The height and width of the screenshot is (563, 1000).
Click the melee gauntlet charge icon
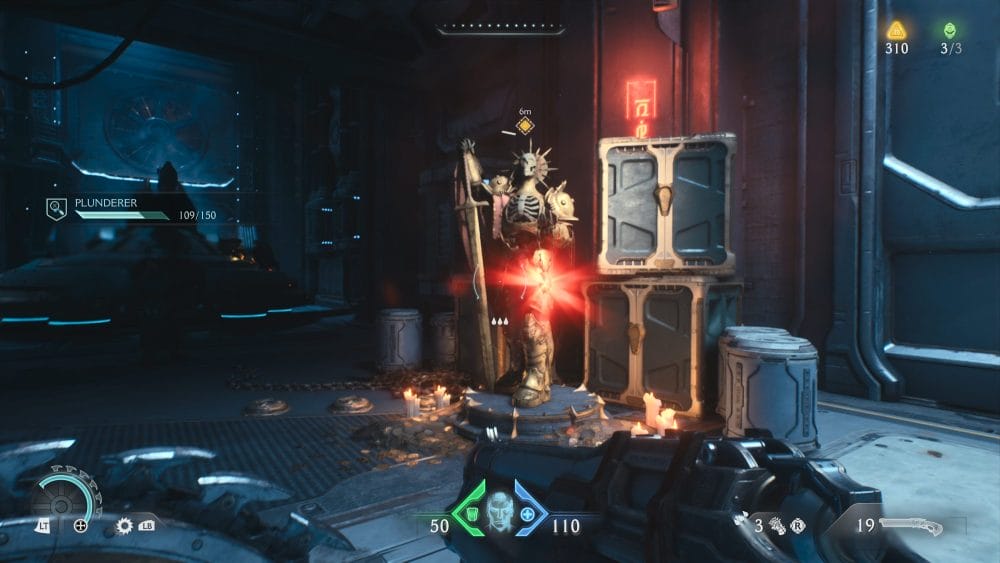[779, 524]
